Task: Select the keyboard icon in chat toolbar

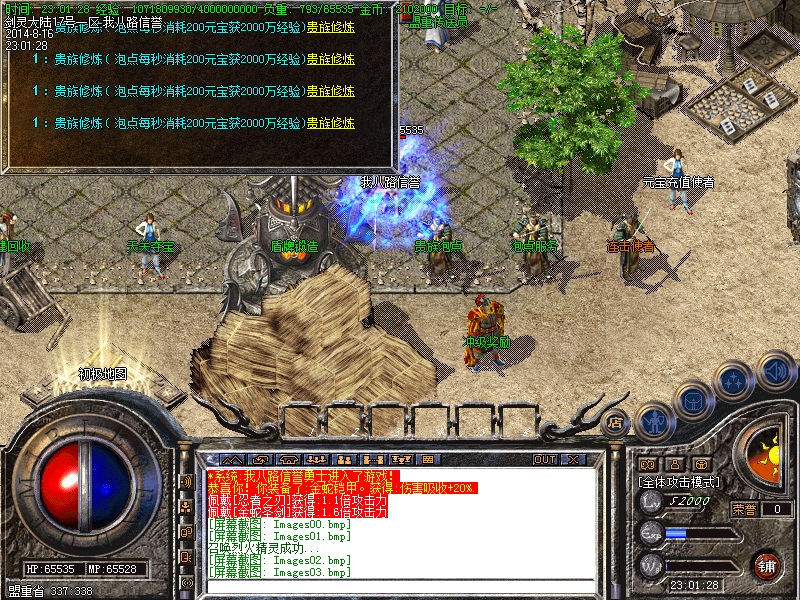Action: point(428,459)
